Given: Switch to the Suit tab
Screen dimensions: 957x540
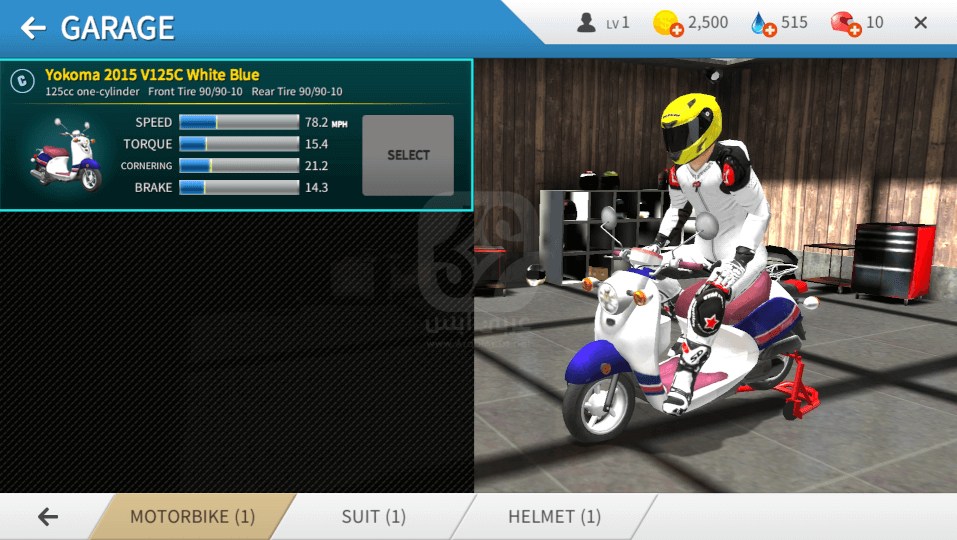Looking at the screenshot, I should 373,517.
